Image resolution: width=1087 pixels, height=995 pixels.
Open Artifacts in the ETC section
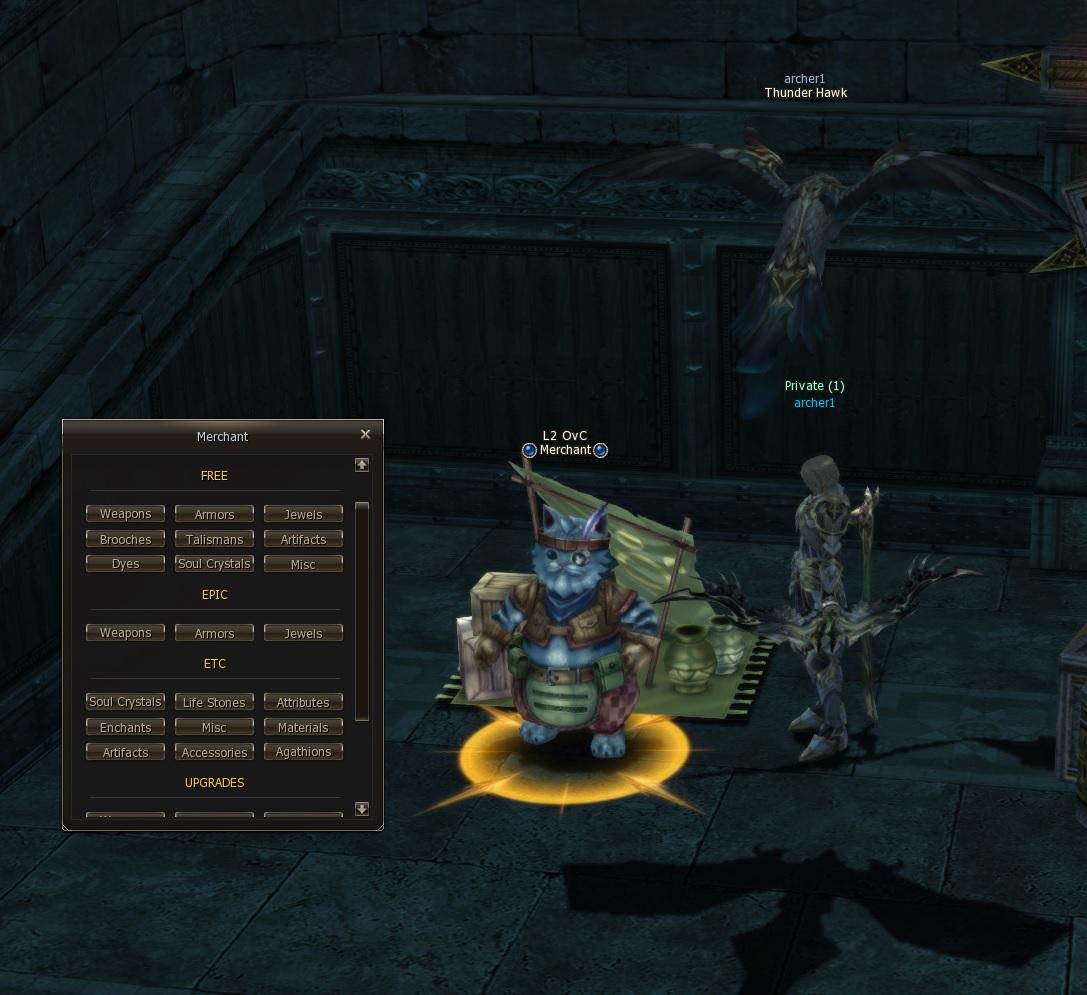(x=125, y=752)
